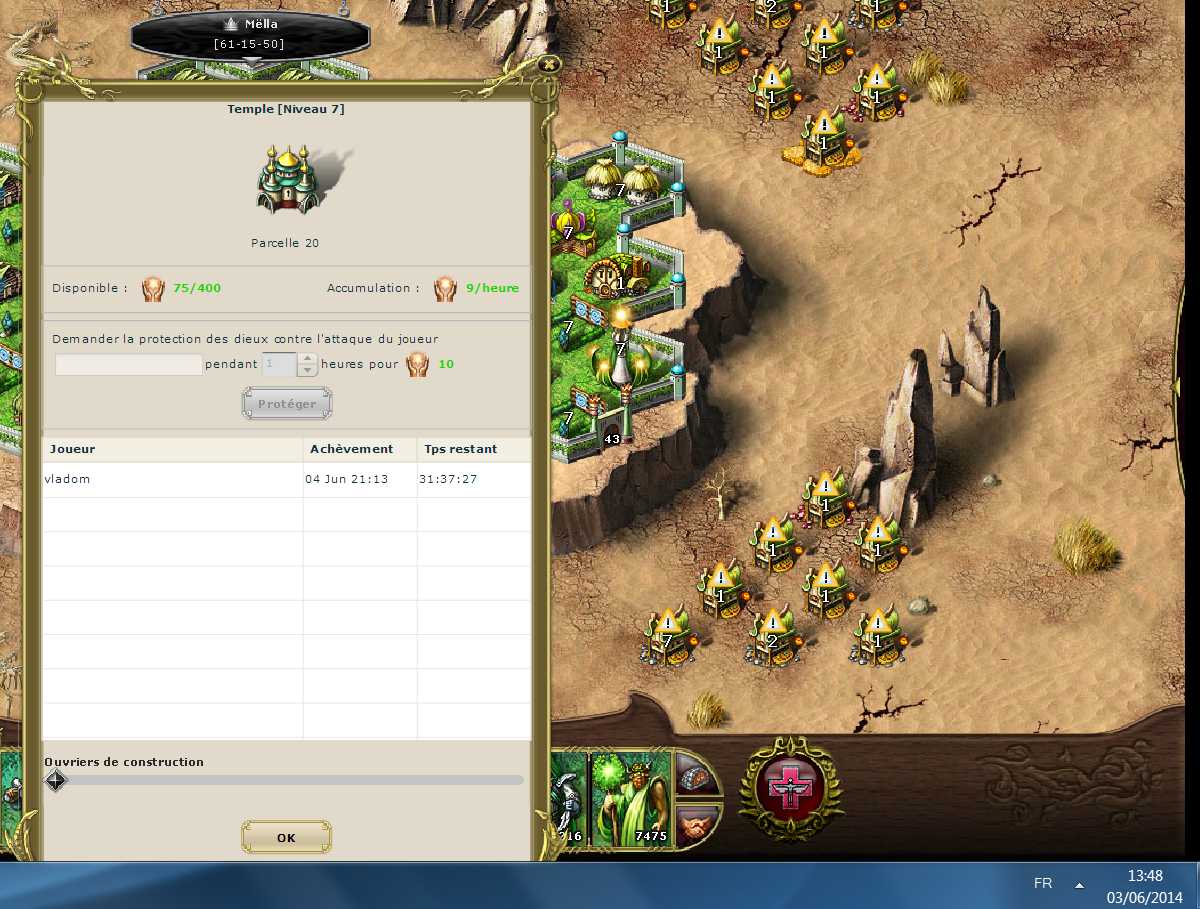Select the vladom row in the player list
Screen dimensions: 1200x909
(x=170, y=480)
